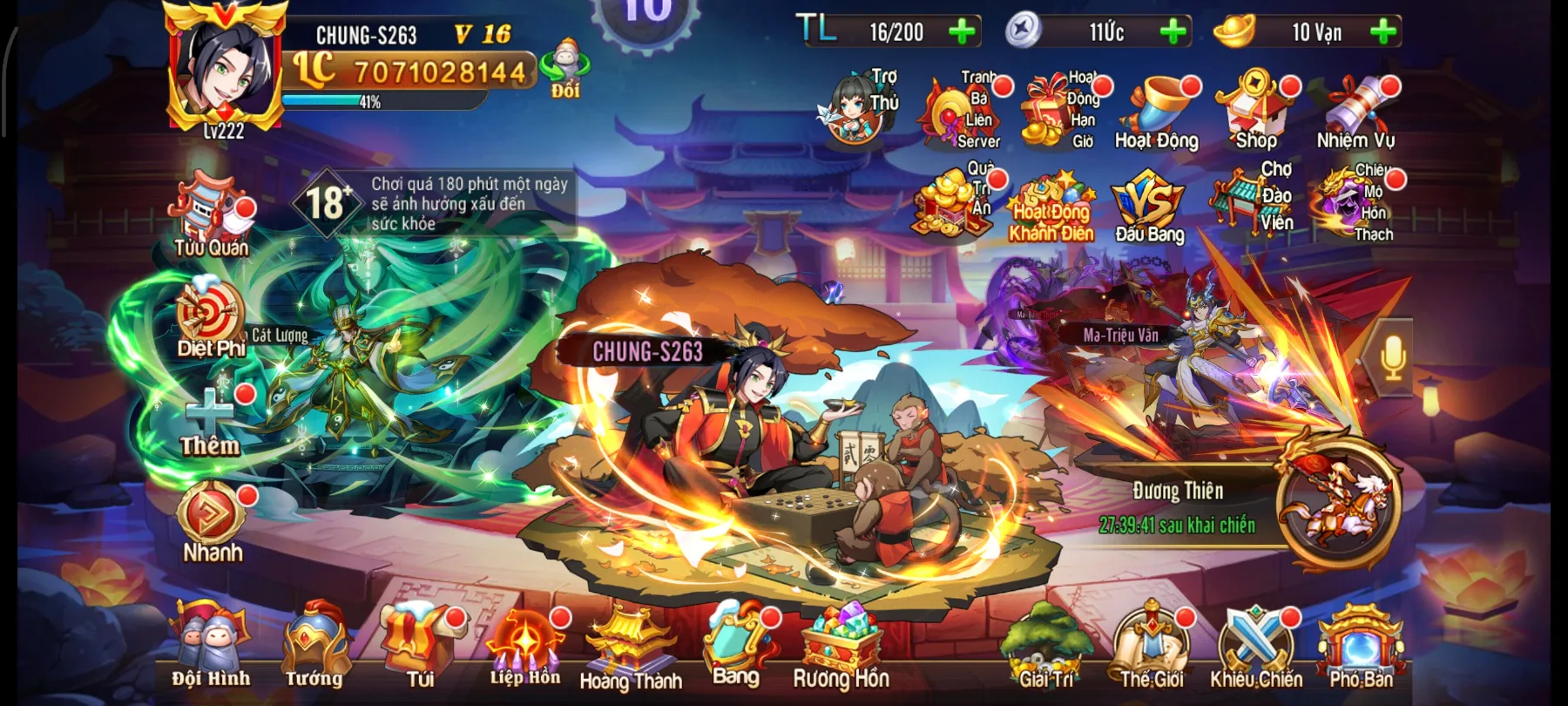1568x706 pixels.
Task: Tap plus beside 10 Vạn gold
Action: [1381, 33]
